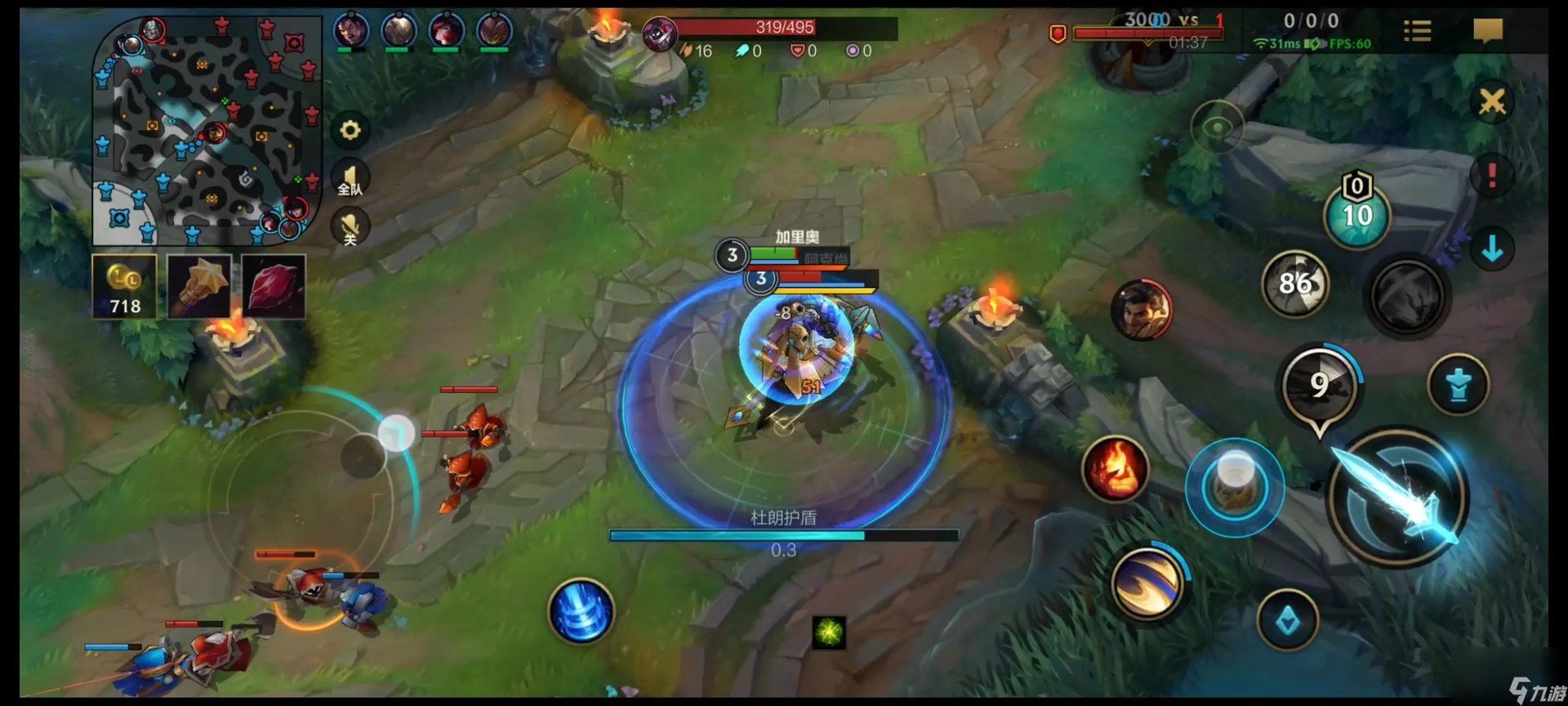Buy the recommended red crystal item
This screenshot has height=706, width=1568.
pos(274,286)
